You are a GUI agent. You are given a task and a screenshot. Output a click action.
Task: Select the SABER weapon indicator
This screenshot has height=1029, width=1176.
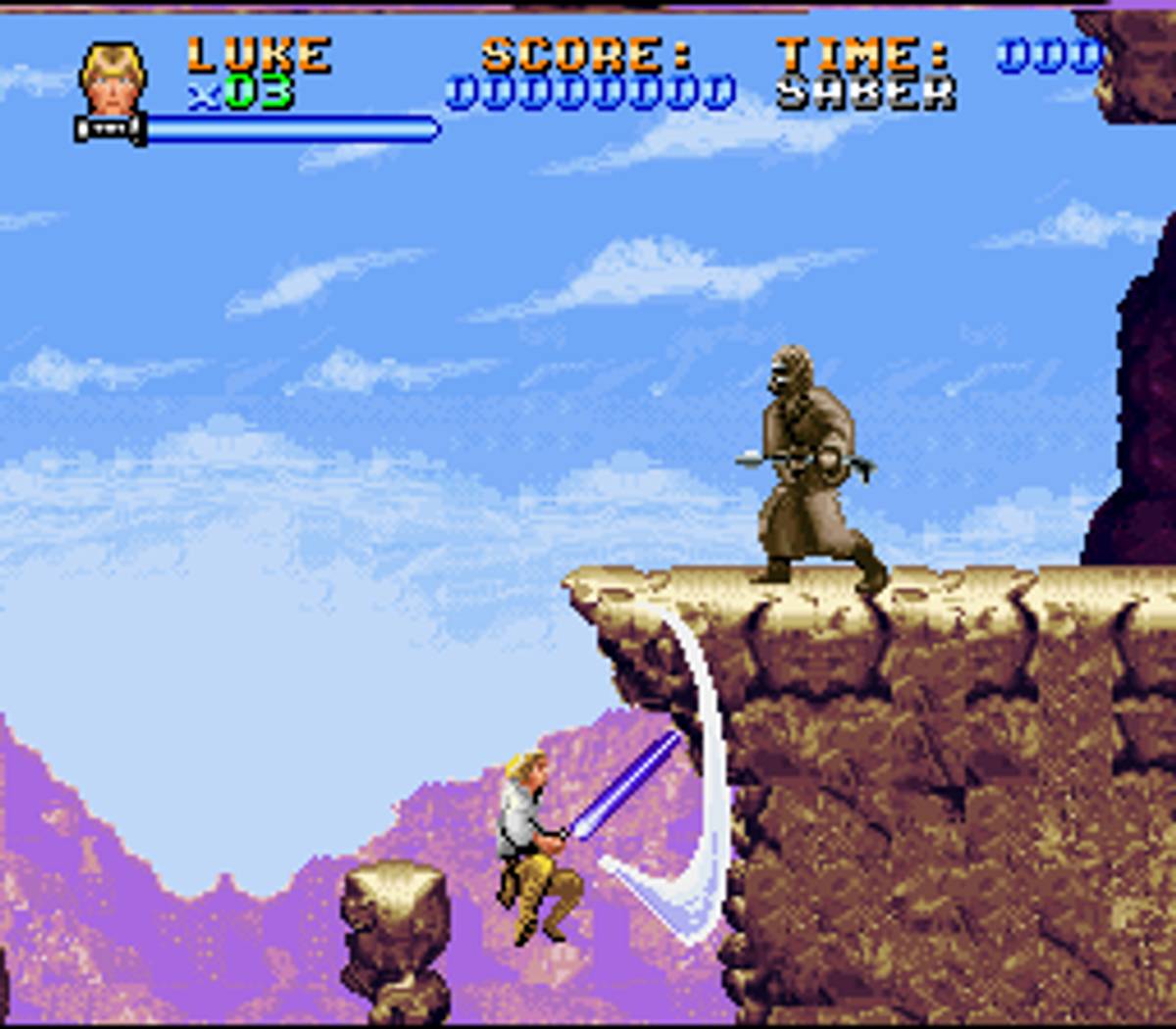pyautogui.click(x=865, y=93)
